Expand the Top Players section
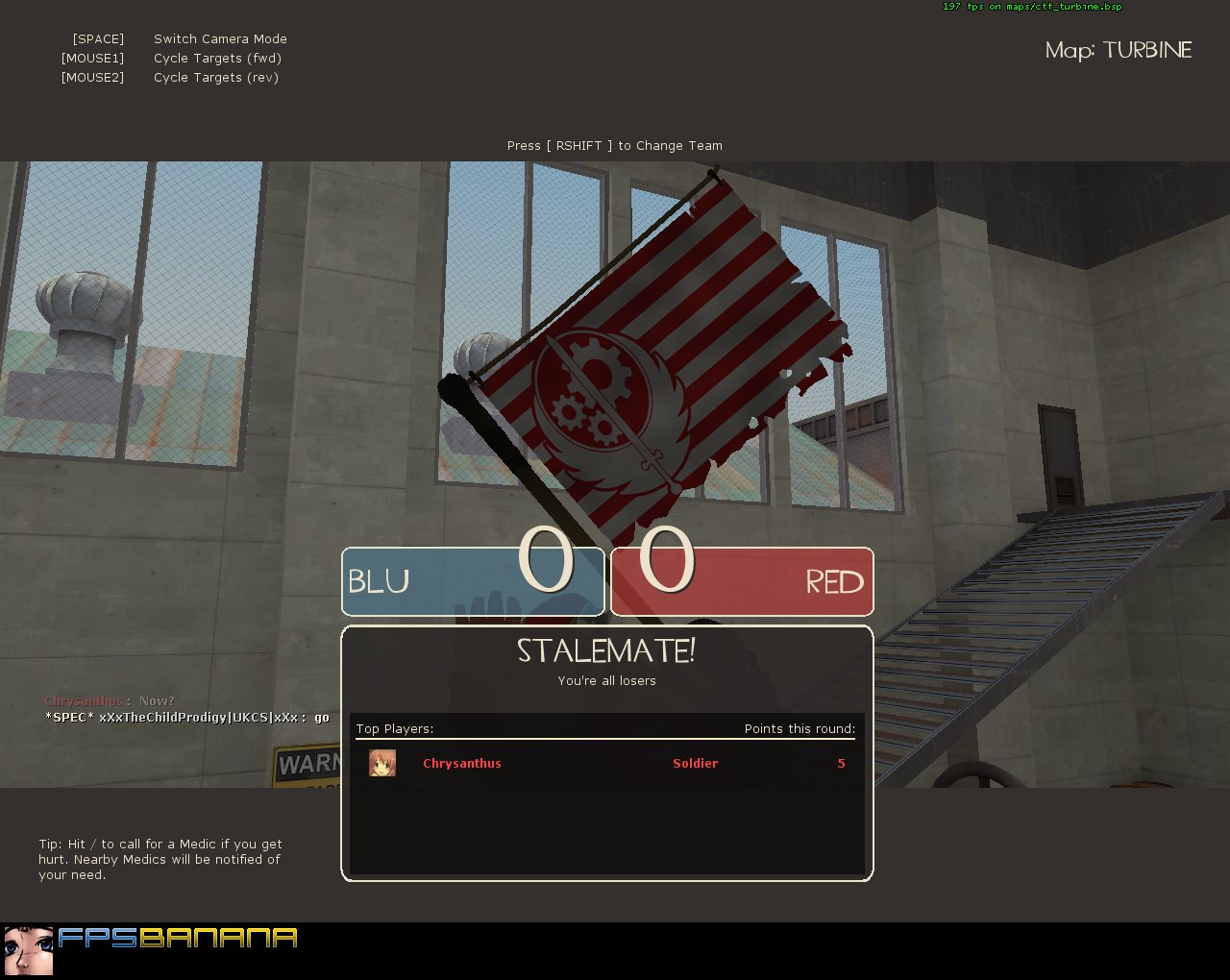Image resolution: width=1230 pixels, height=980 pixels. 393,729
